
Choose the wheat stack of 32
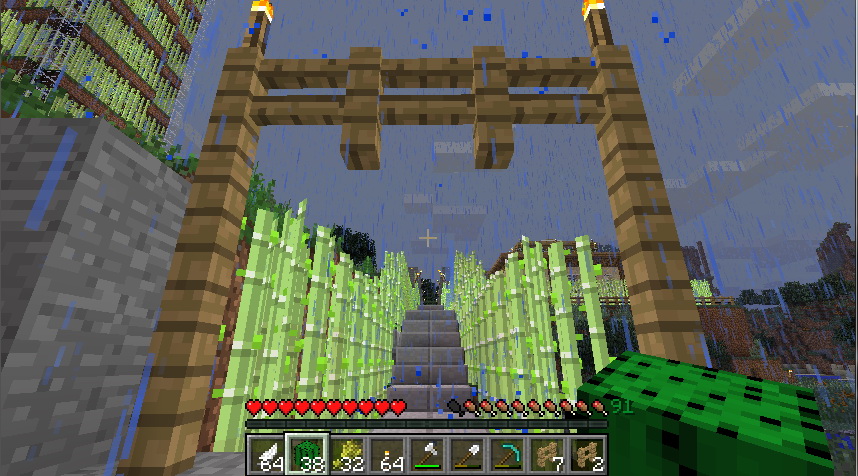tap(347, 456)
